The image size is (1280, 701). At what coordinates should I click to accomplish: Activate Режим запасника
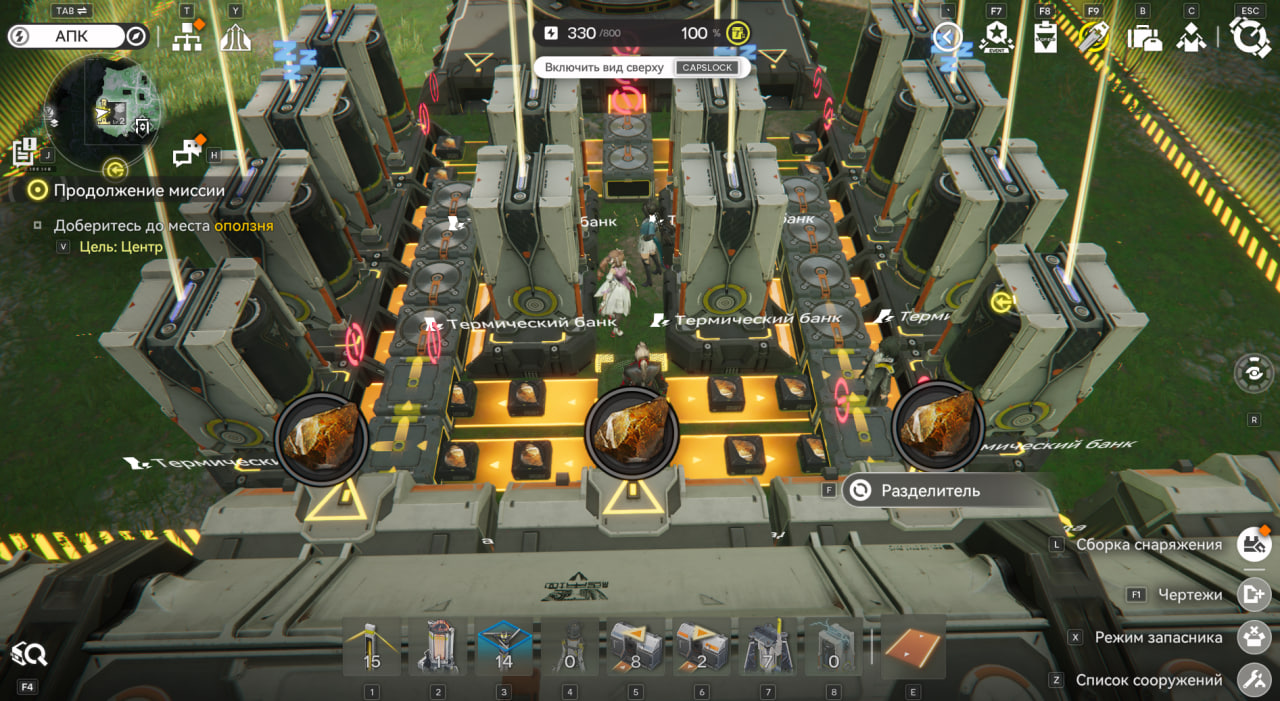click(1254, 637)
